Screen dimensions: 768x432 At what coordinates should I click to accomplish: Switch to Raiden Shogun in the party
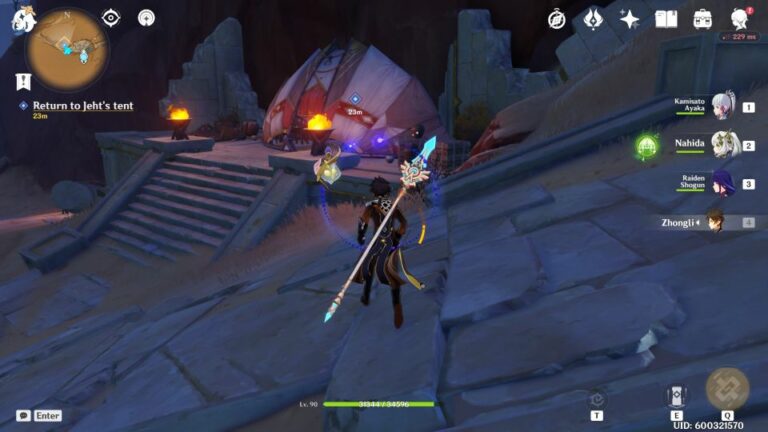click(722, 184)
